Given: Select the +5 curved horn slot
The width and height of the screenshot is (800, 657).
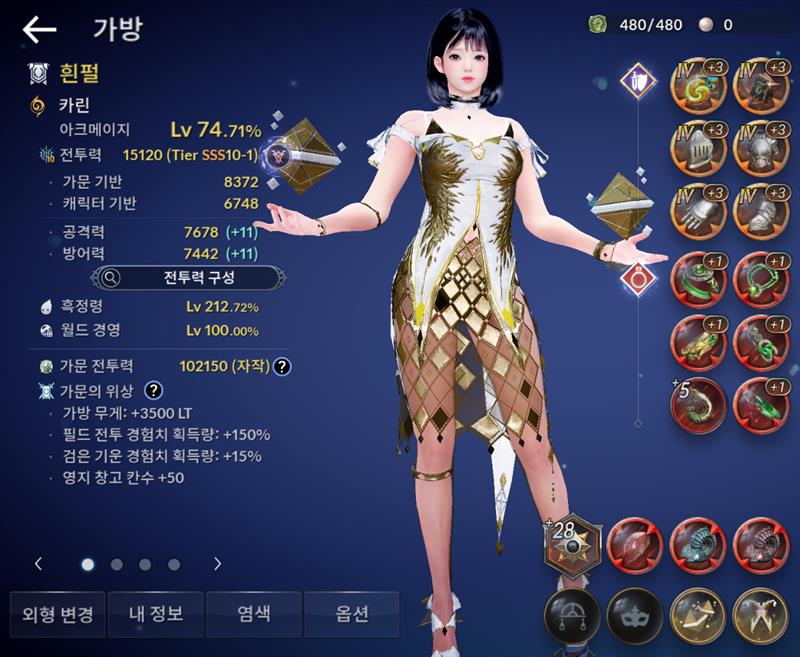Looking at the screenshot, I should pyautogui.click(x=697, y=403).
